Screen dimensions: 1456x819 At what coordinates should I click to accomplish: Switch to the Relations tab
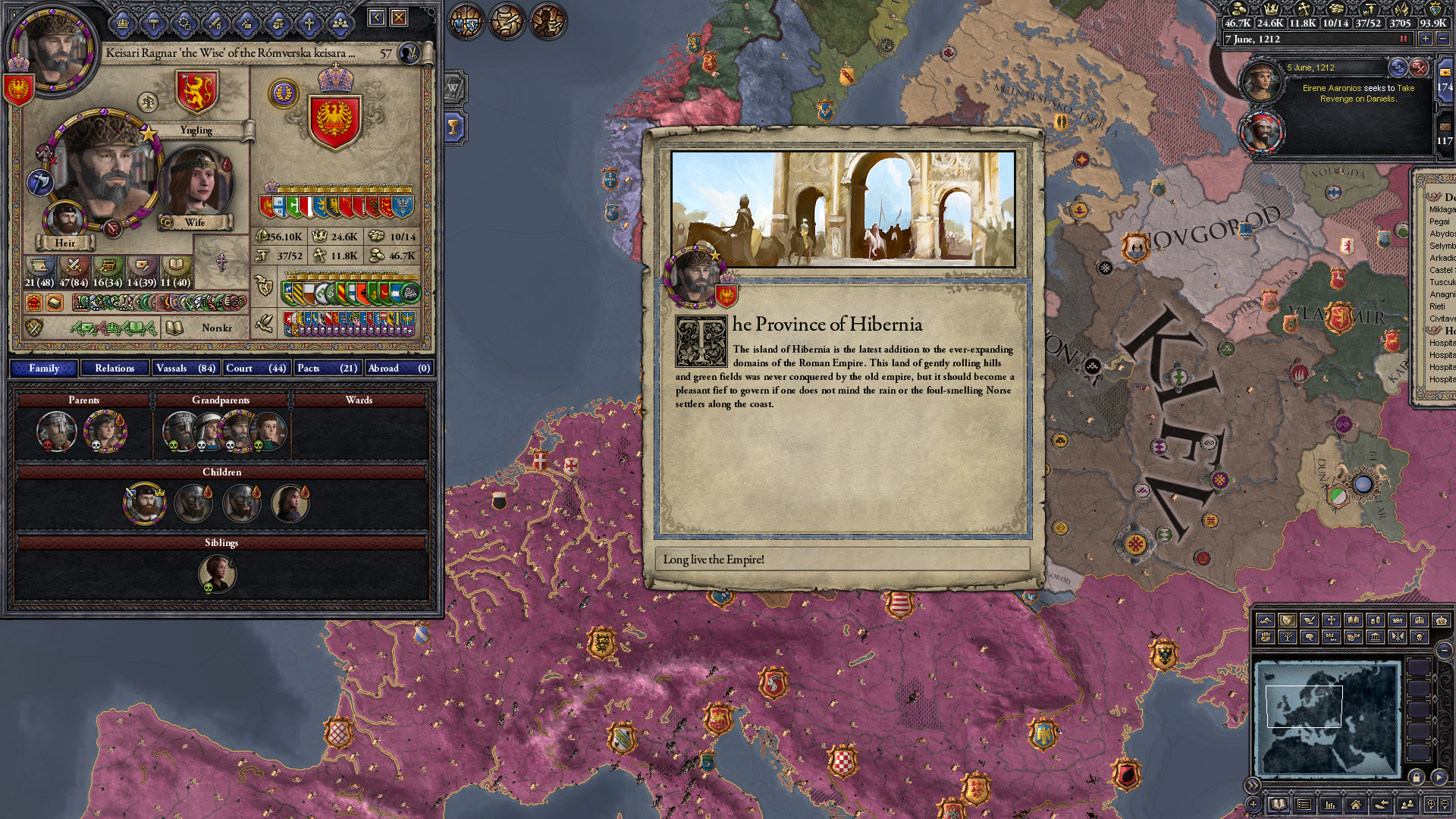click(x=114, y=368)
